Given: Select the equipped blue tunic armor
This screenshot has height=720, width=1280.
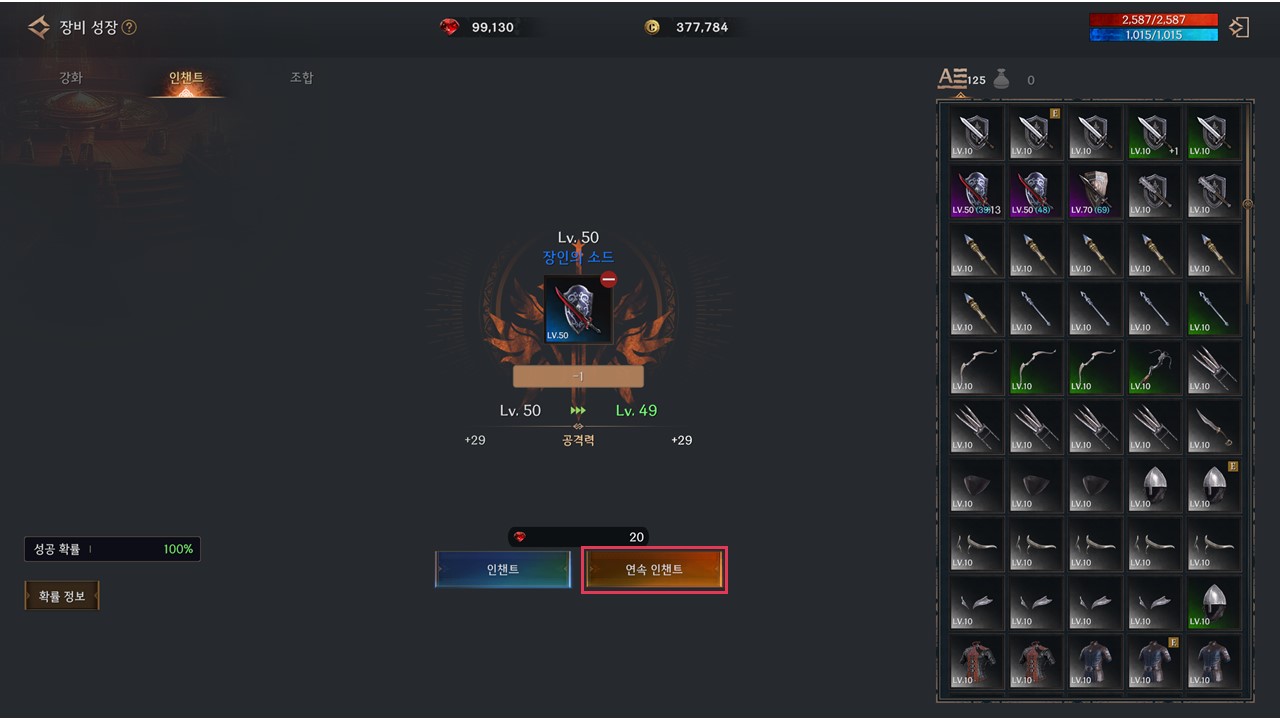Looking at the screenshot, I should 1153,660.
